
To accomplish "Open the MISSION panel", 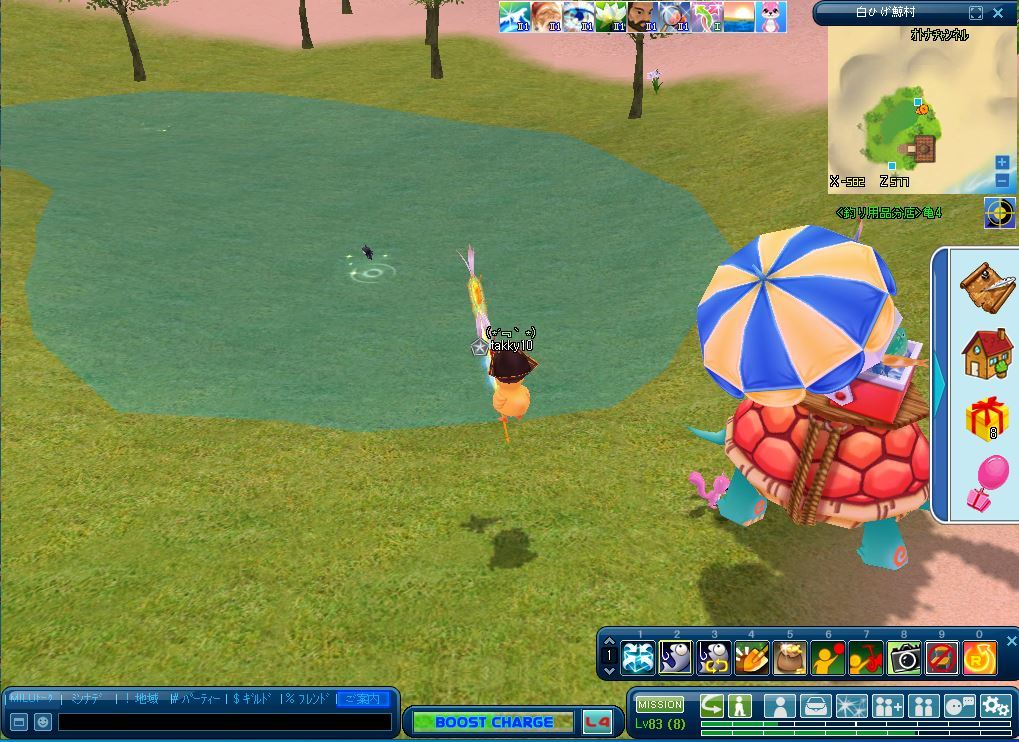I will tap(660, 705).
